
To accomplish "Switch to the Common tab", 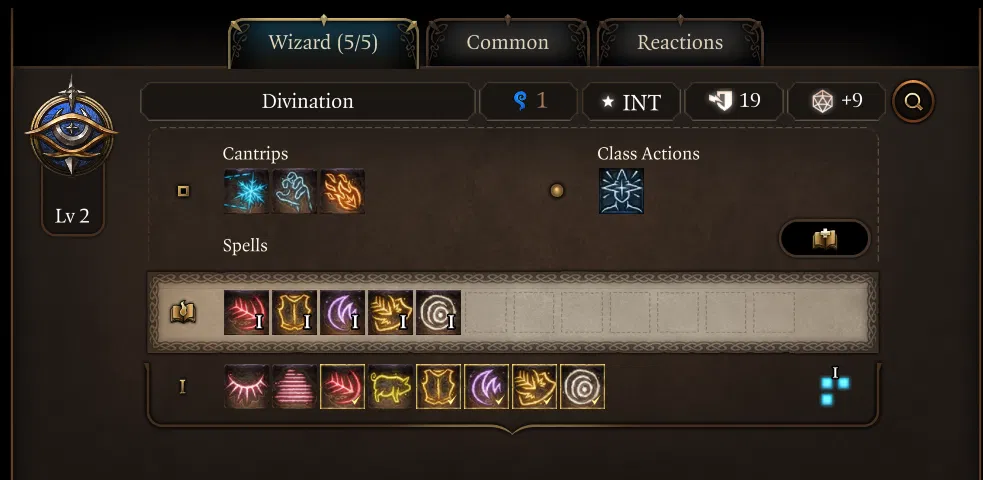I will (507, 43).
